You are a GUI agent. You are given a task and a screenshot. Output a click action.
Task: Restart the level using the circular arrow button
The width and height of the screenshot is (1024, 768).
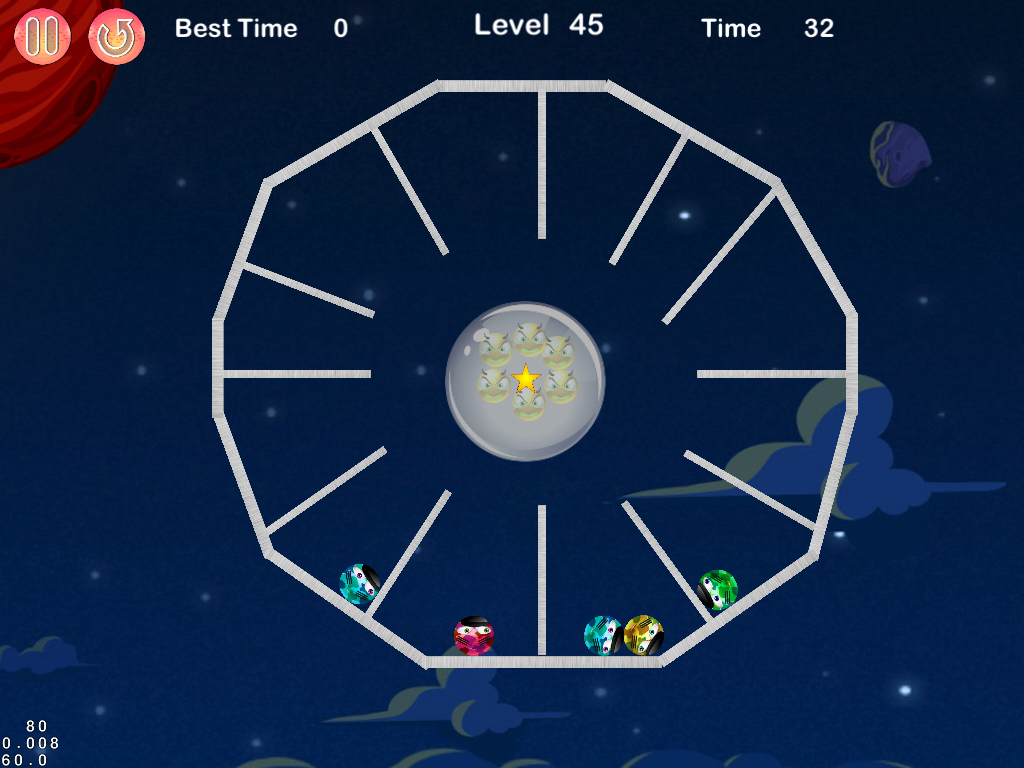(117, 37)
